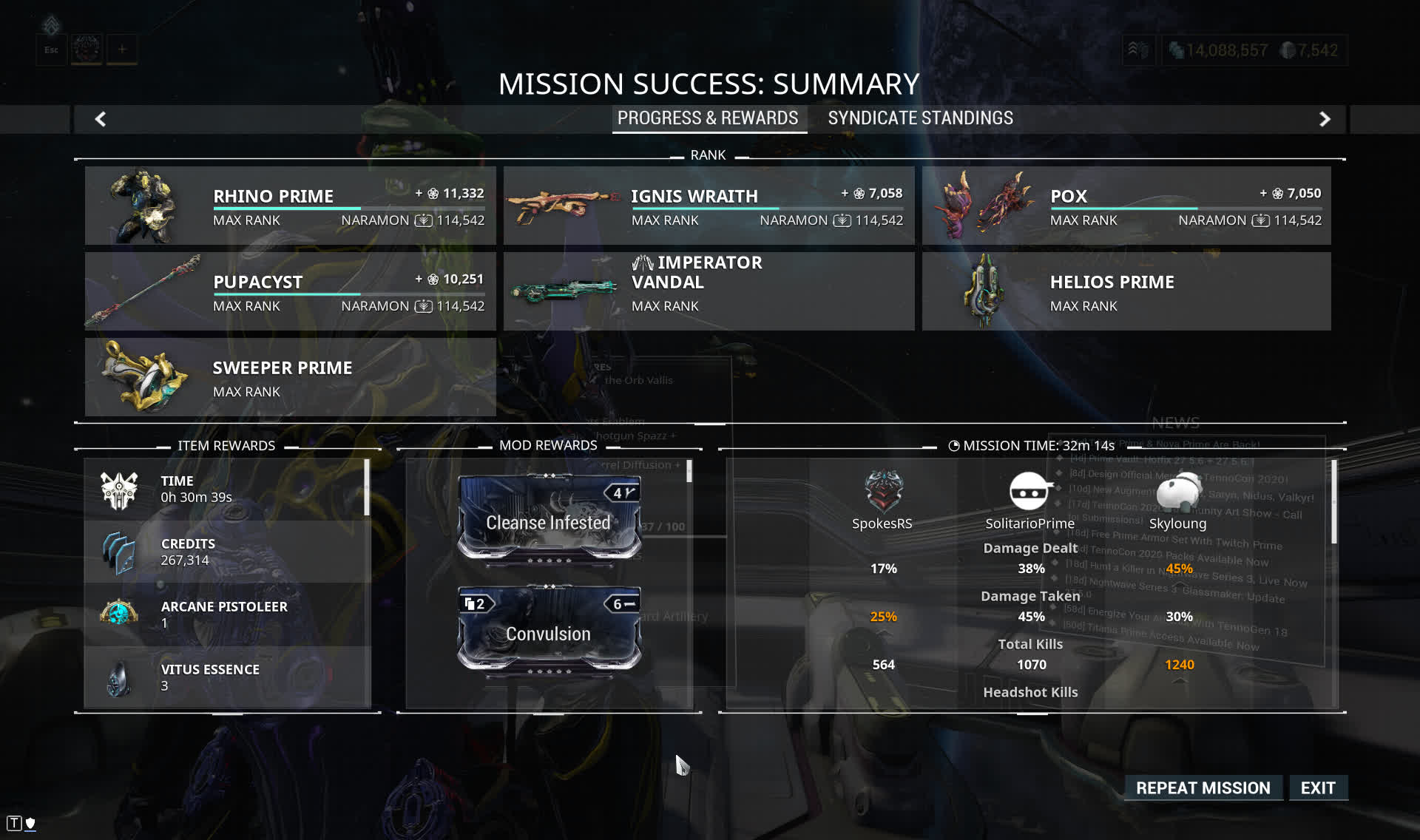Exit the mission summary screen
The height and width of the screenshot is (840, 1420).
click(x=1317, y=787)
